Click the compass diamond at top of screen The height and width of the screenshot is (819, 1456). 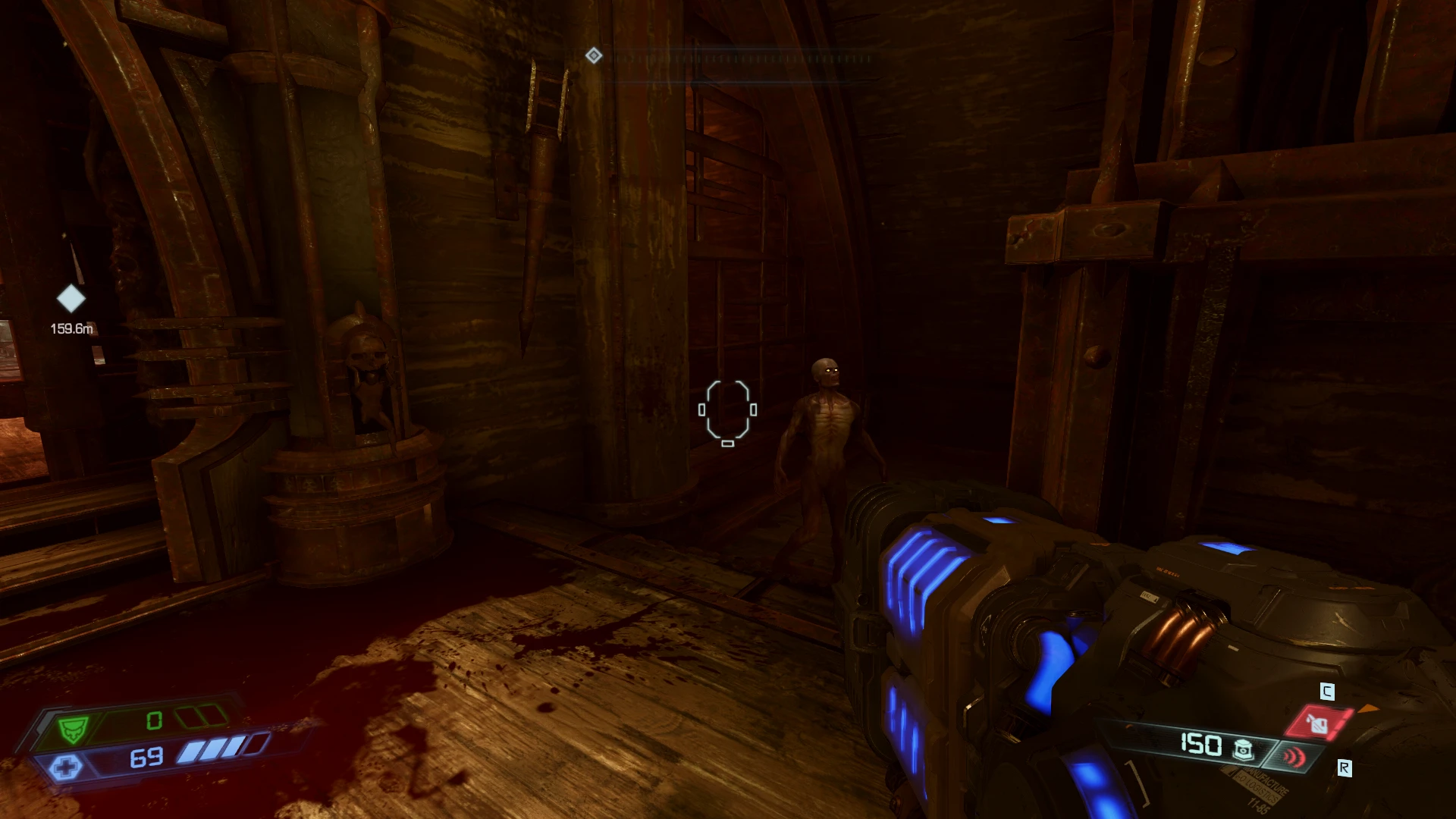[594, 55]
